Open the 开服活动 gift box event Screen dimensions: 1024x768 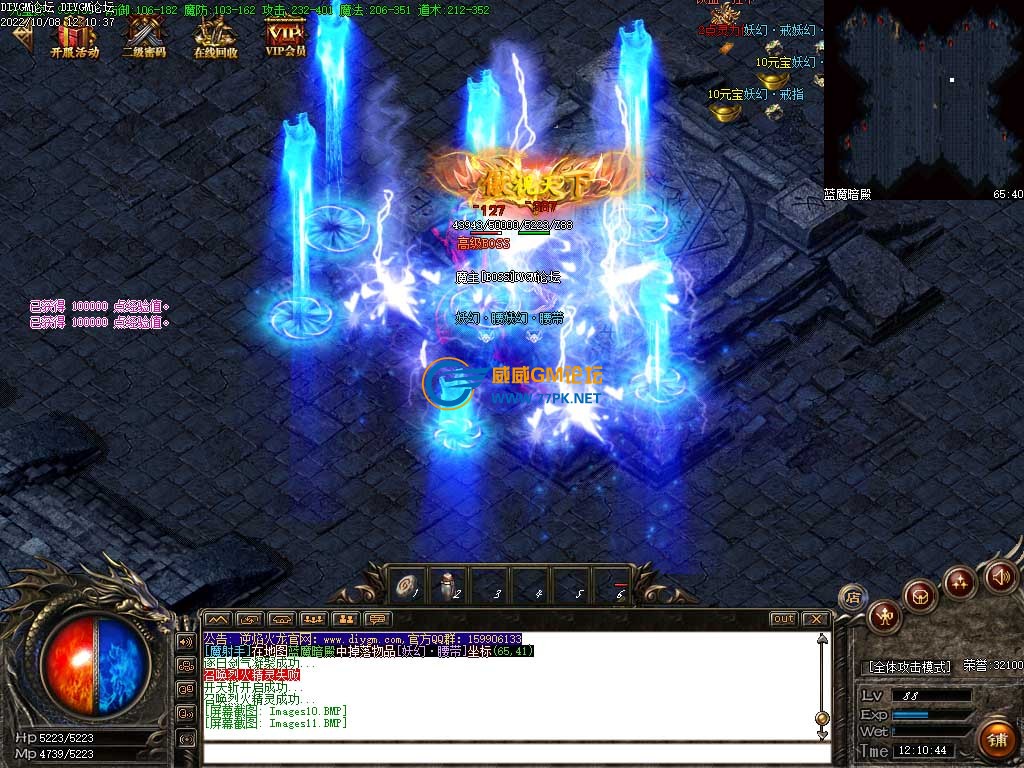click(x=75, y=36)
